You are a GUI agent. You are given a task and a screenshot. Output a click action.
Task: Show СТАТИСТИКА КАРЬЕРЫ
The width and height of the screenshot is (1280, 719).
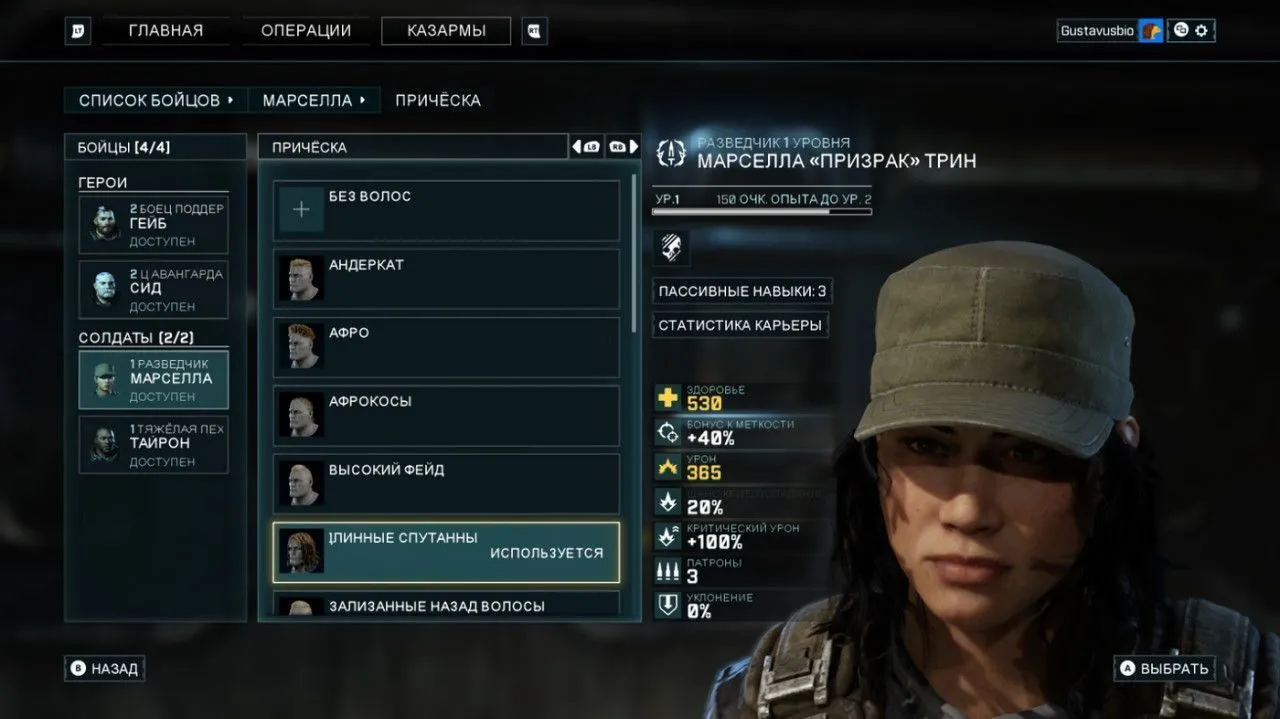click(740, 325)
